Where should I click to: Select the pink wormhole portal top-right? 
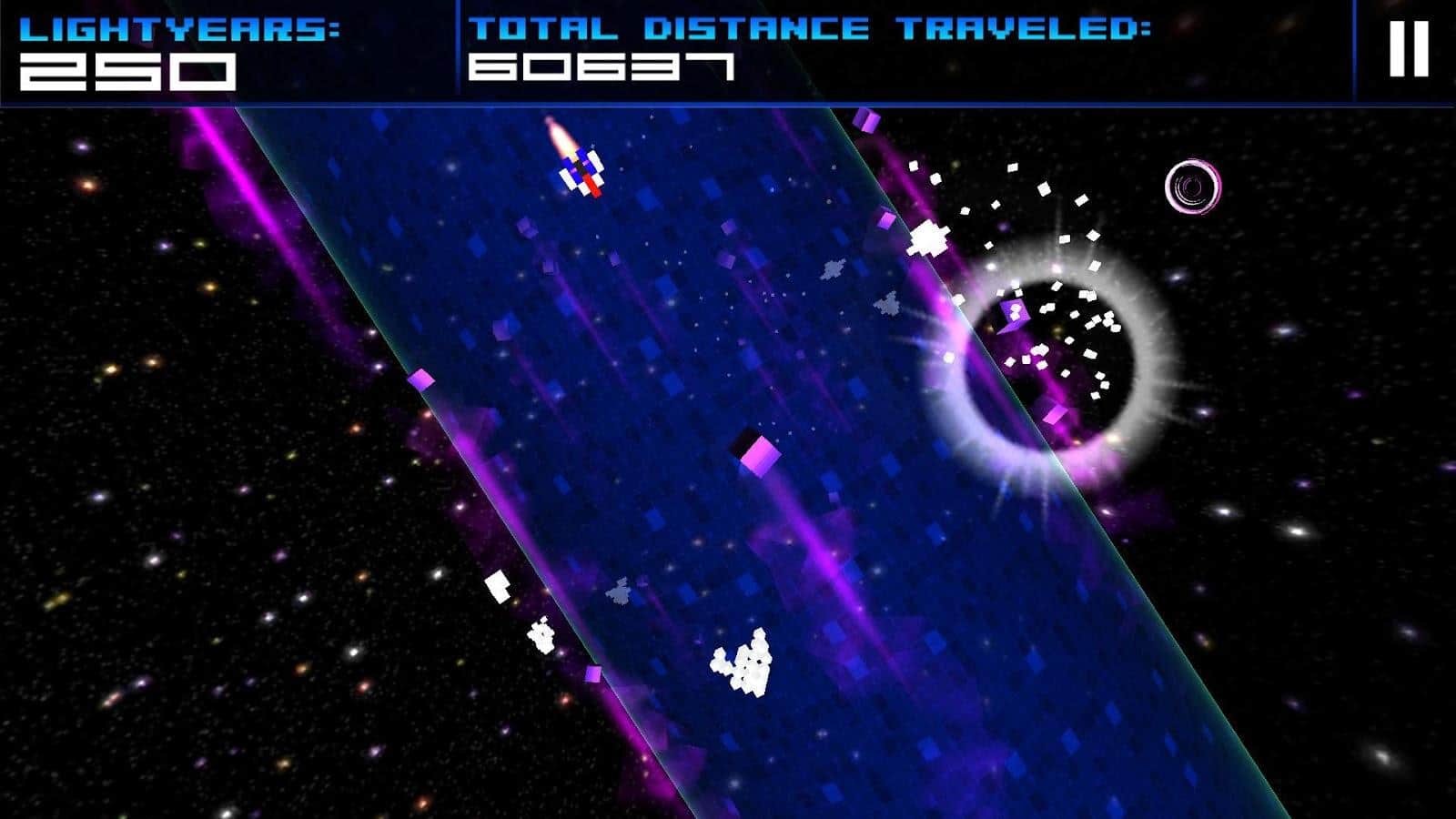[1192, 187]
